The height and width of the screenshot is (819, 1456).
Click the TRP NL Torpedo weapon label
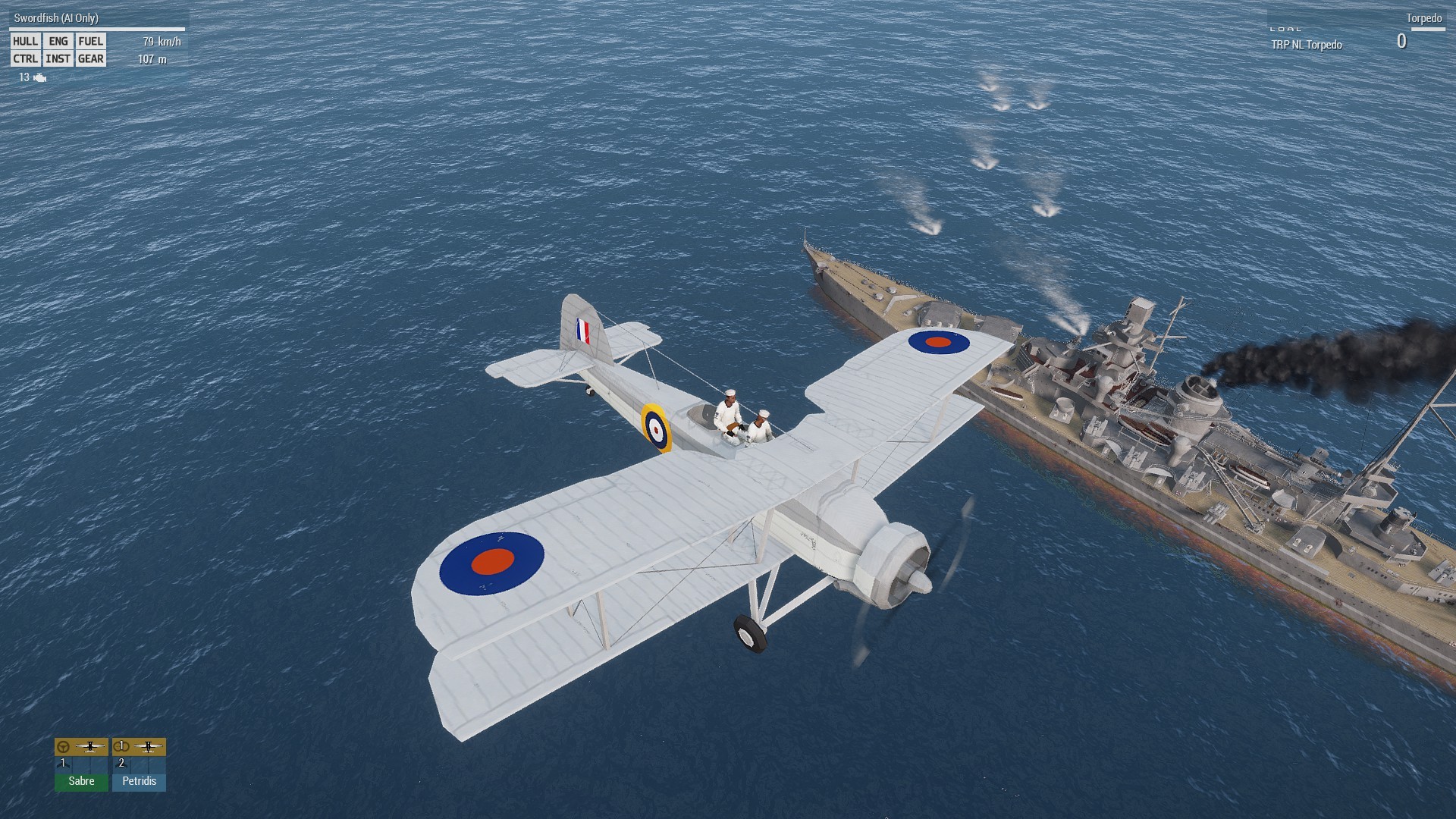coord(1307,45)
